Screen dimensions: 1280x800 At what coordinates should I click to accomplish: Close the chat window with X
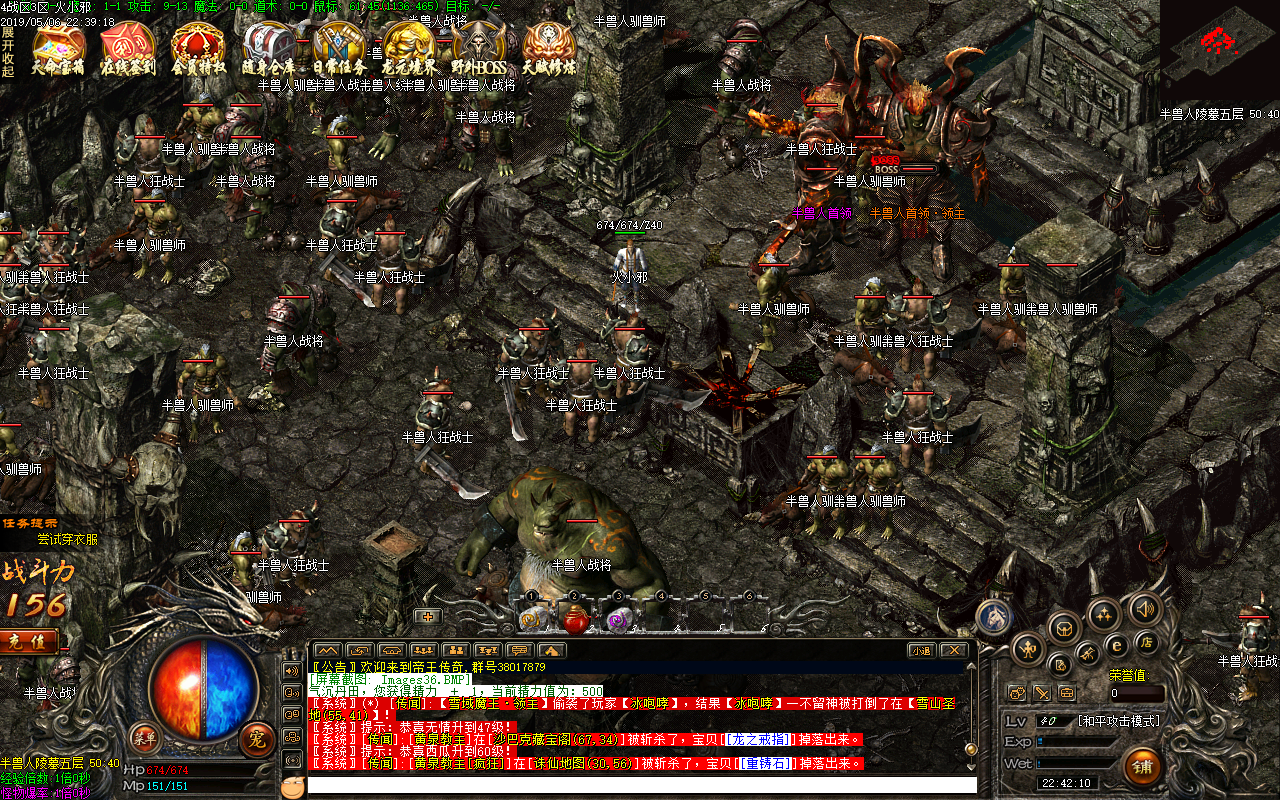[x=954, y=650]
